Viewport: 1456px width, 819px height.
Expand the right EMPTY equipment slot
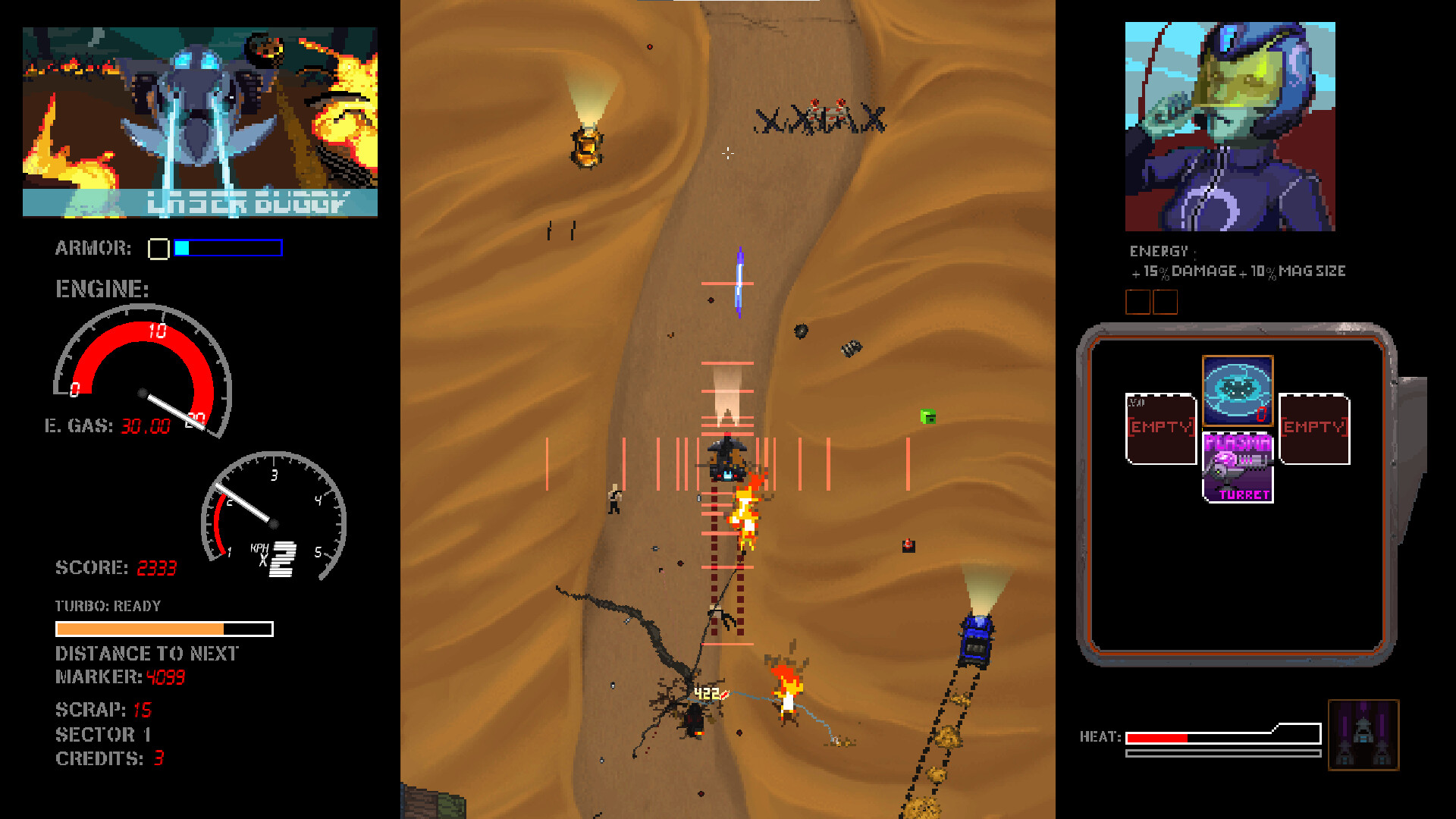(x=1313, y=428)
